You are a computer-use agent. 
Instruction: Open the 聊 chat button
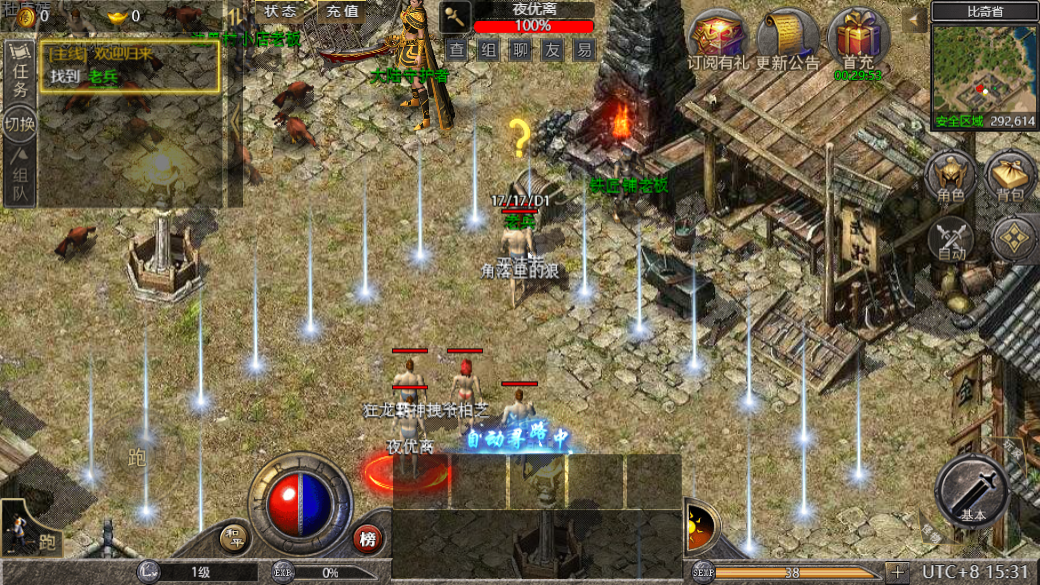[521, 49]
